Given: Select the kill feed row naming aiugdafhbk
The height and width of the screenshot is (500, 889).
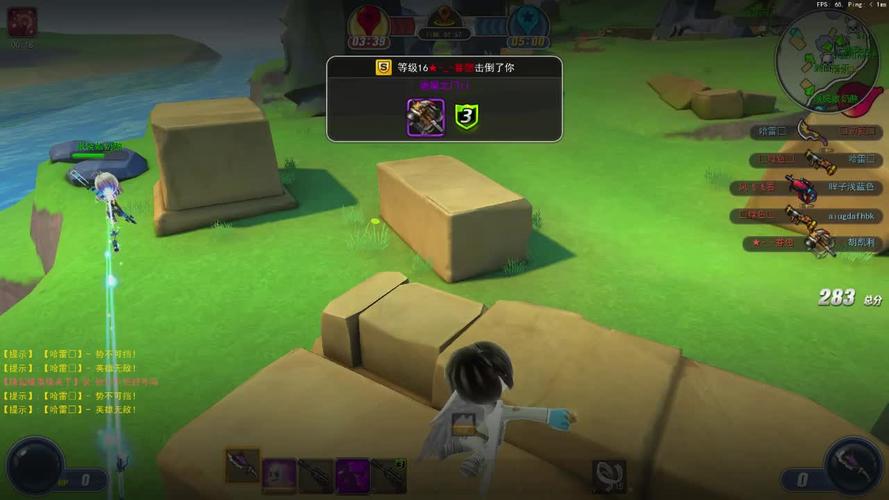Looking at the screenshot, I should pos(812,215).
